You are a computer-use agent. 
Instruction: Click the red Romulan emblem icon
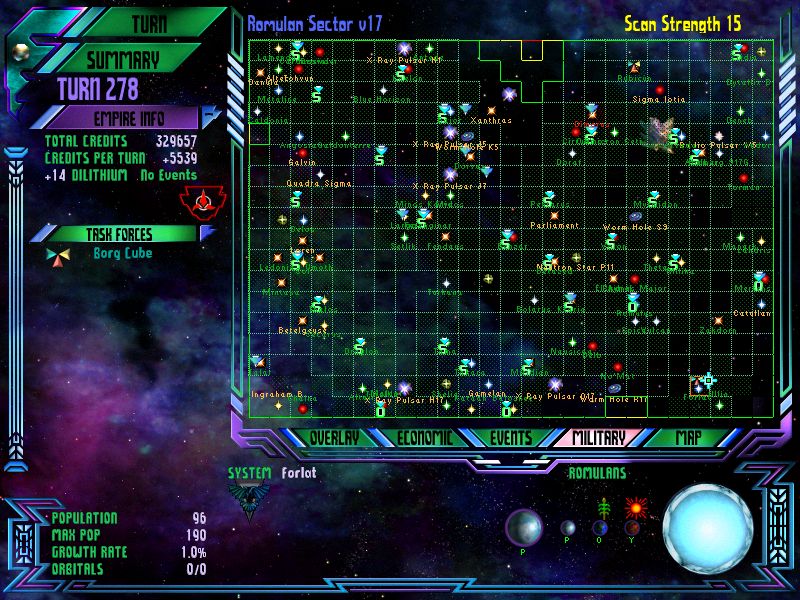(x=203, y=201)
